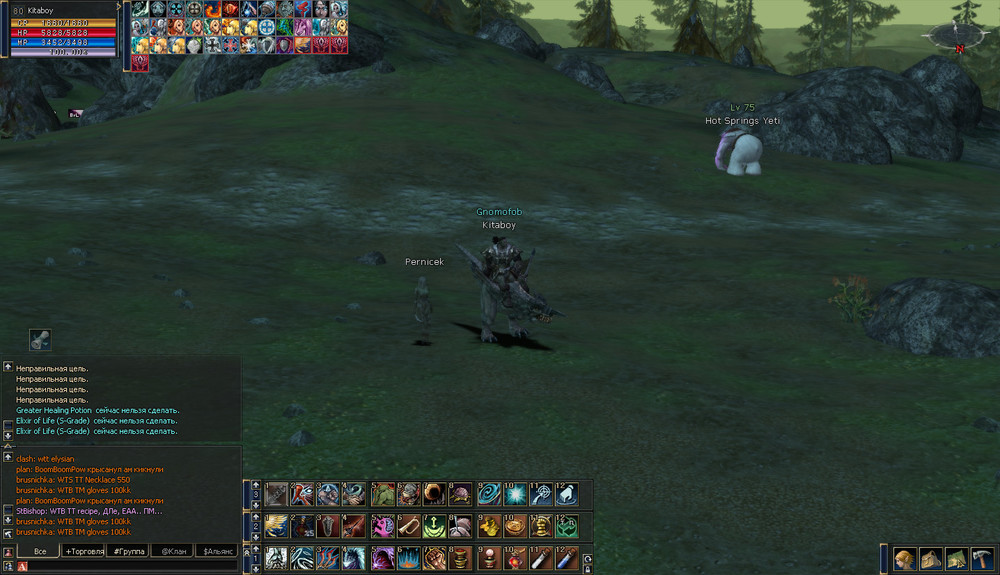Switch to the @Клан clan chat tab
1000x575 pixels.
[x=170, y=551]
